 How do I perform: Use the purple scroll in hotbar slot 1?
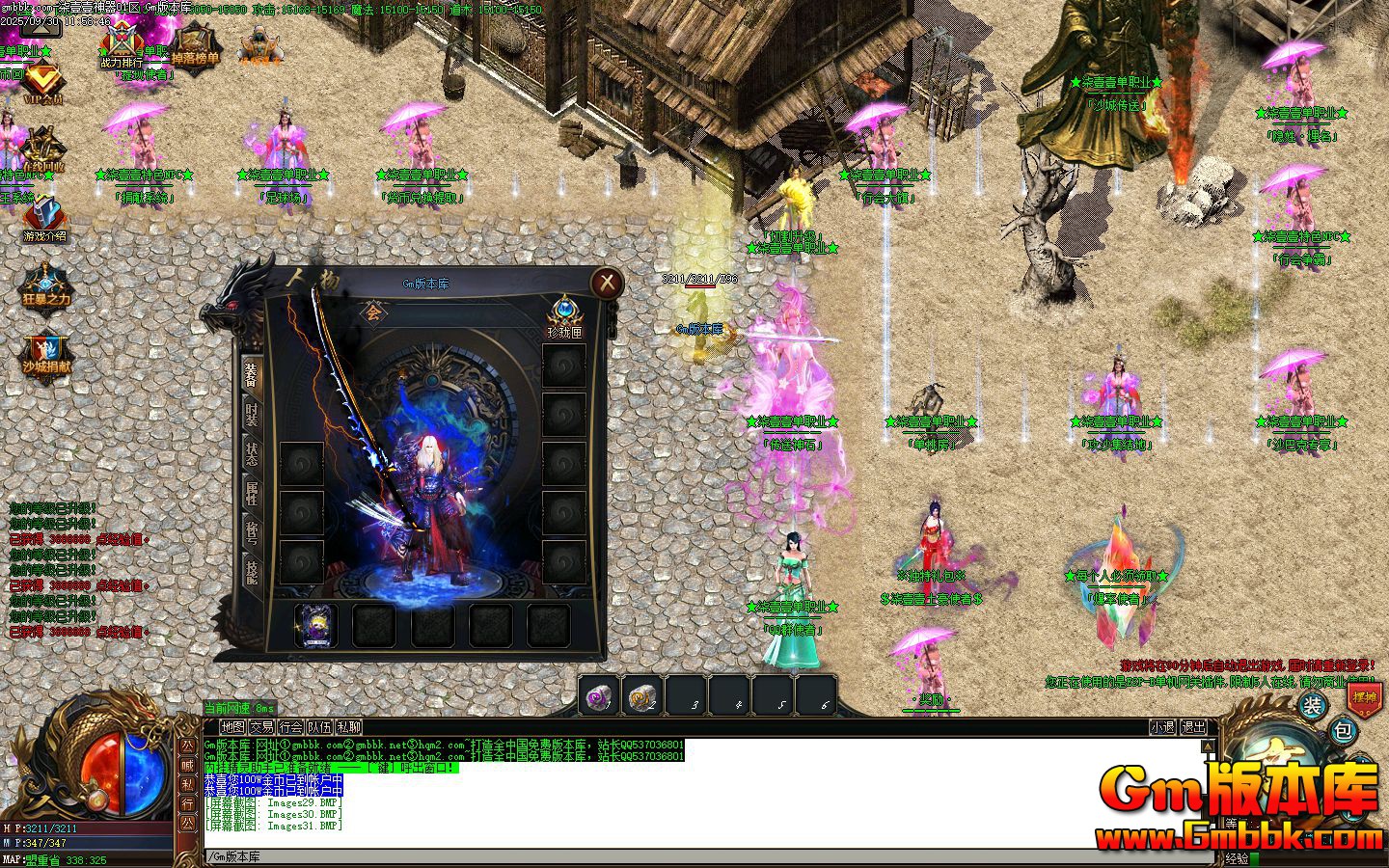(x=599, y=695)
